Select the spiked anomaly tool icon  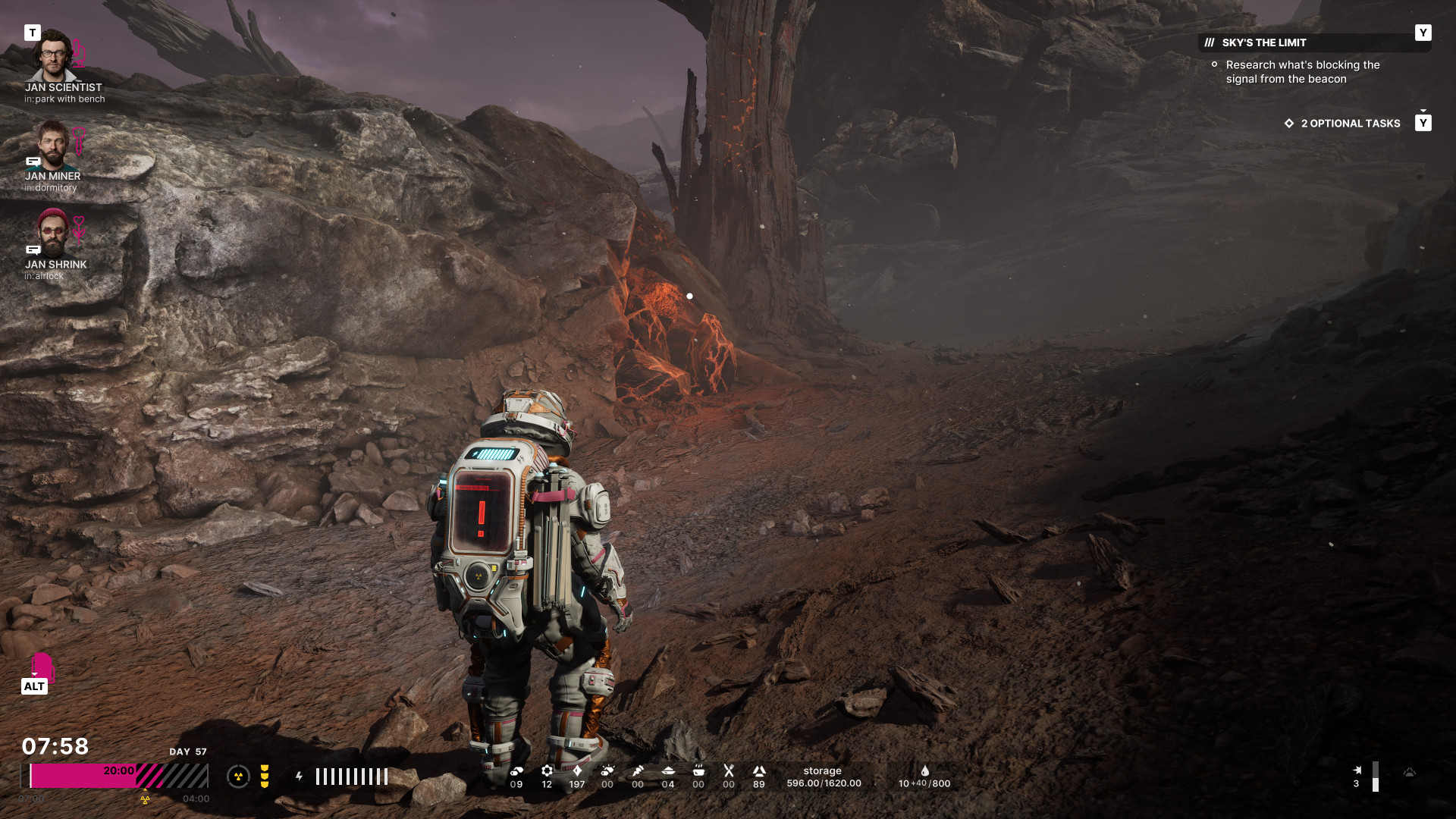1357,770
